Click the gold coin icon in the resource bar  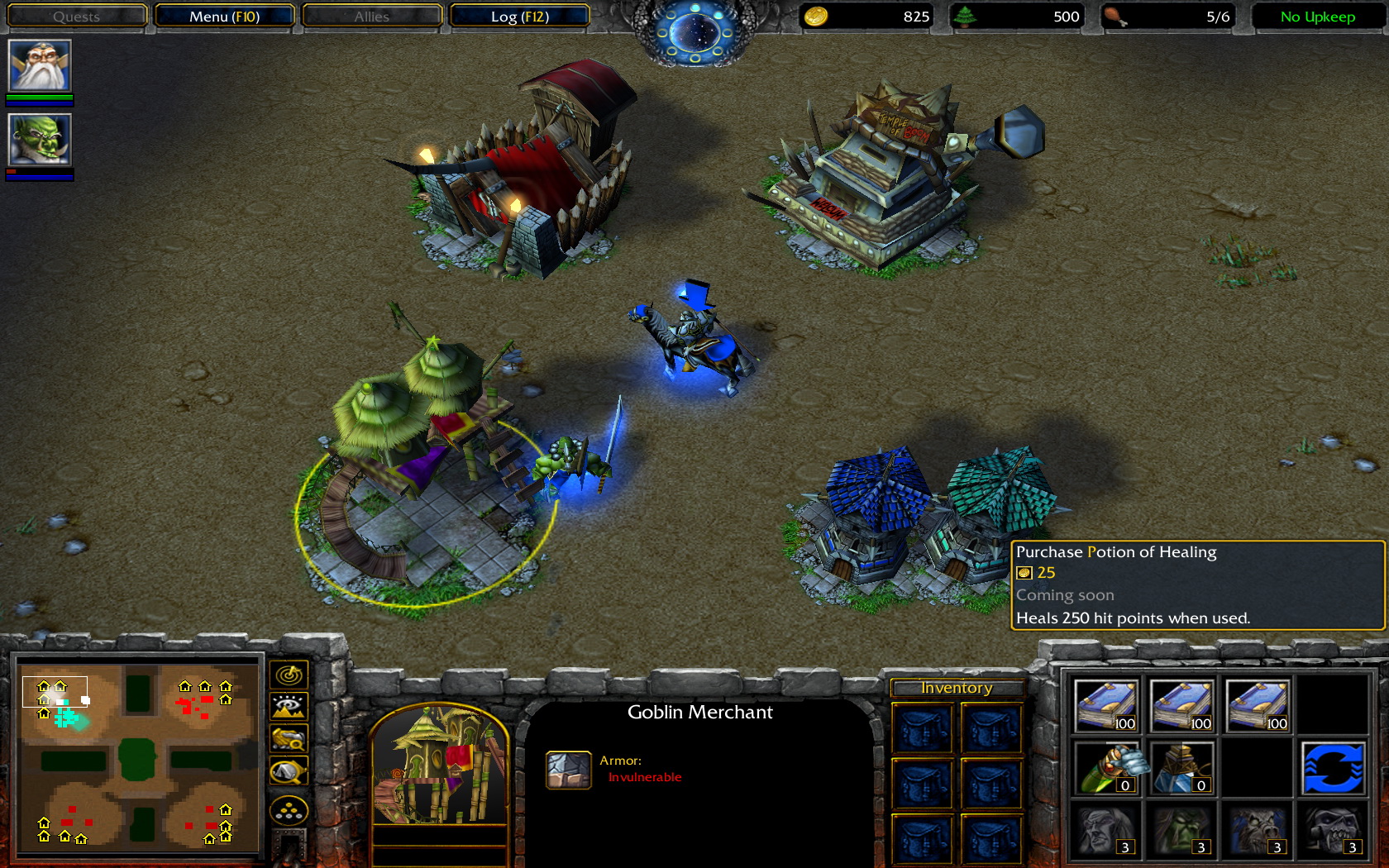814,15
